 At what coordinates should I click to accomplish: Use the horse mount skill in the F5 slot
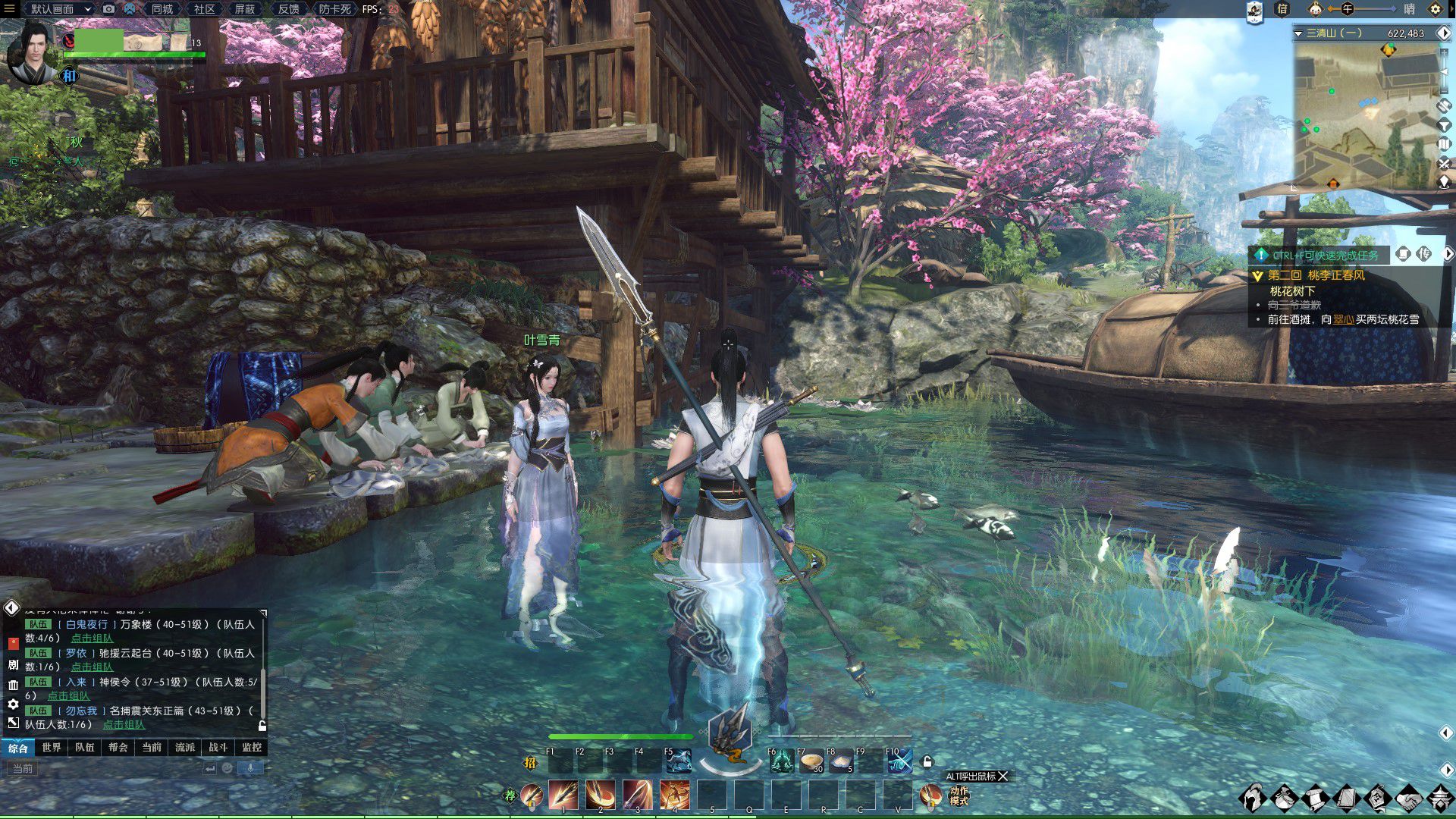[678, 761]
